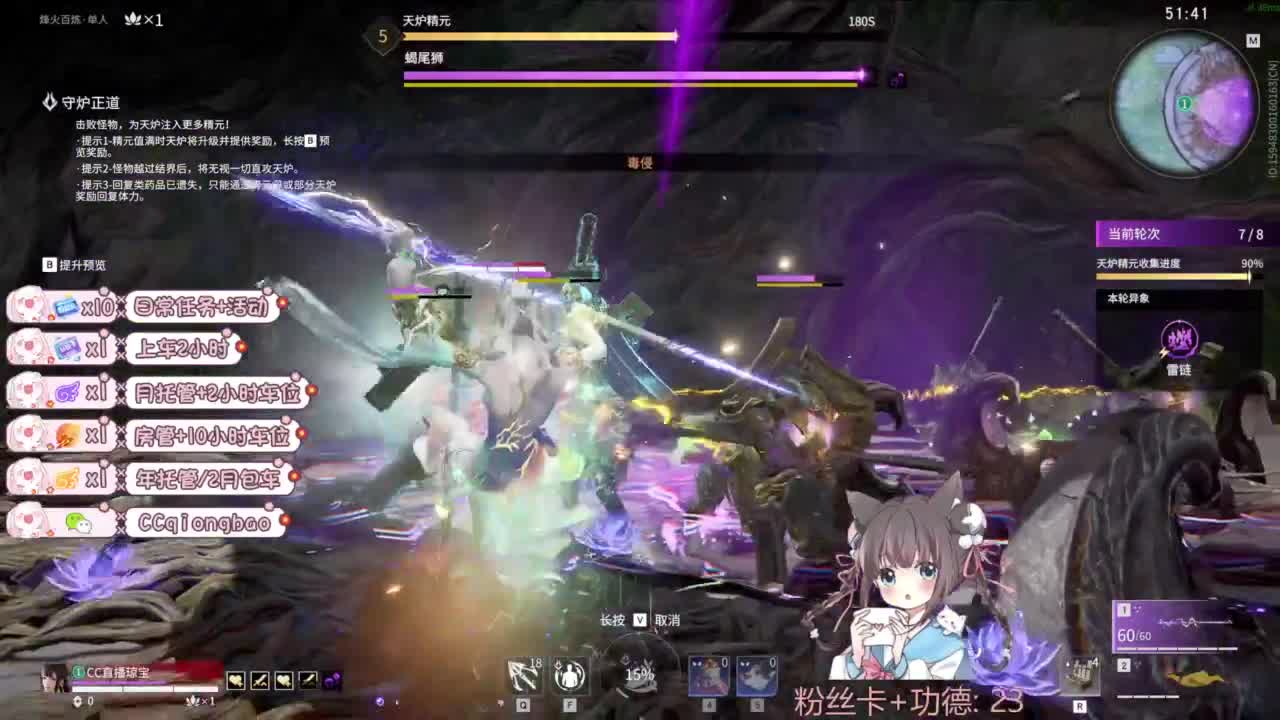Click the R weapon ability icon
Screen dimensions: 1280x720
click(x=1080, y=676)
